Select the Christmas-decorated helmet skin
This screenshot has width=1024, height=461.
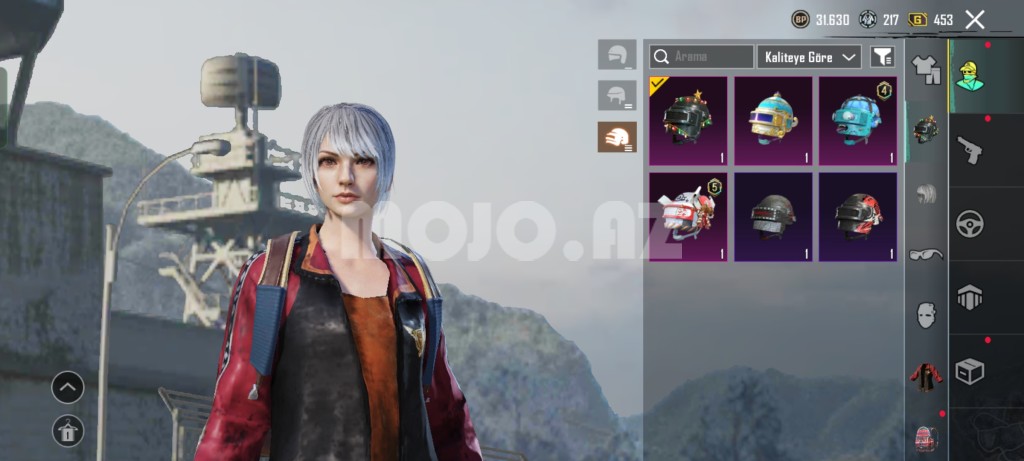click(x=688, y=120)
